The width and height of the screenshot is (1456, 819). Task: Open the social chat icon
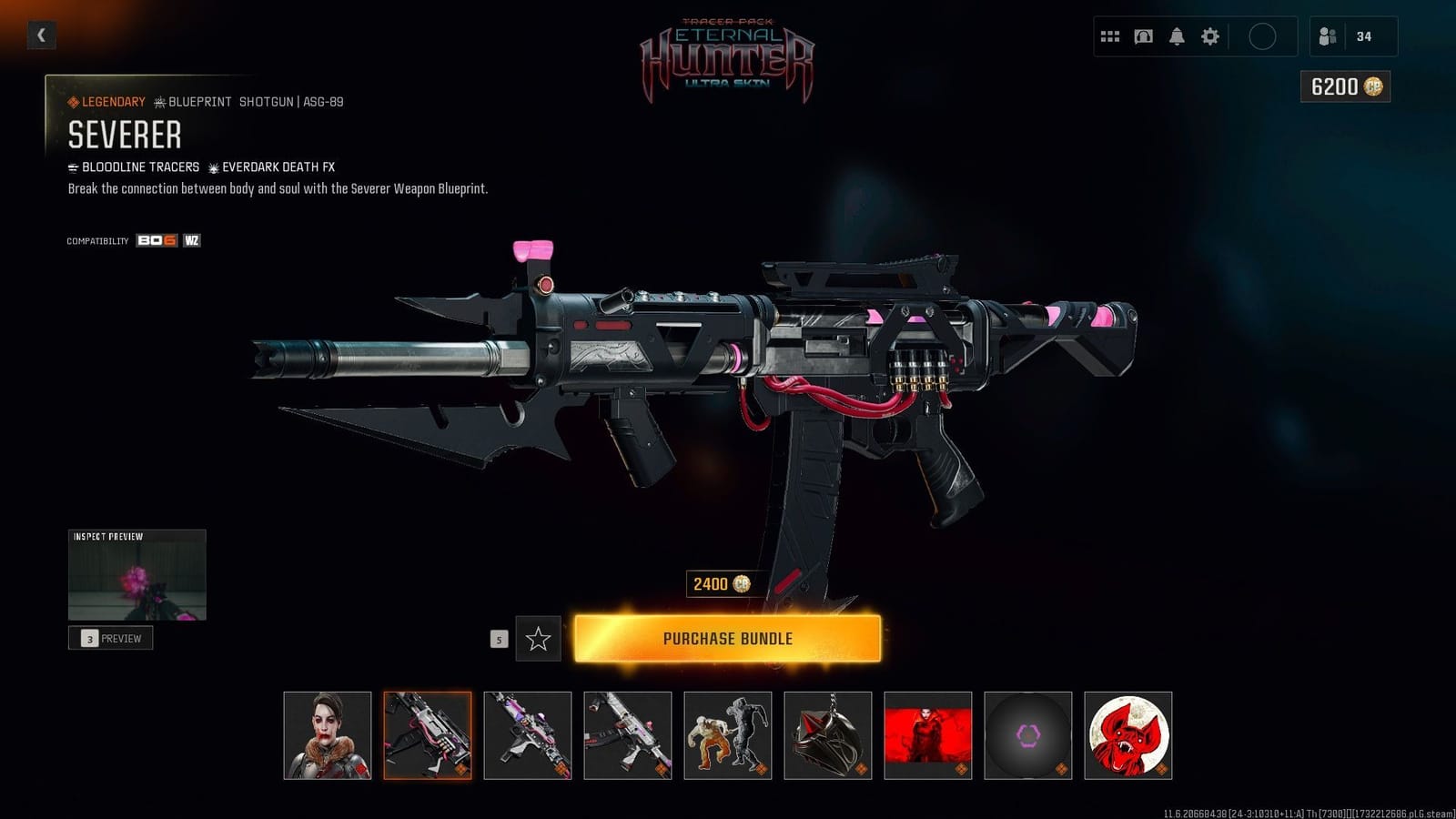pos(1144,35)
